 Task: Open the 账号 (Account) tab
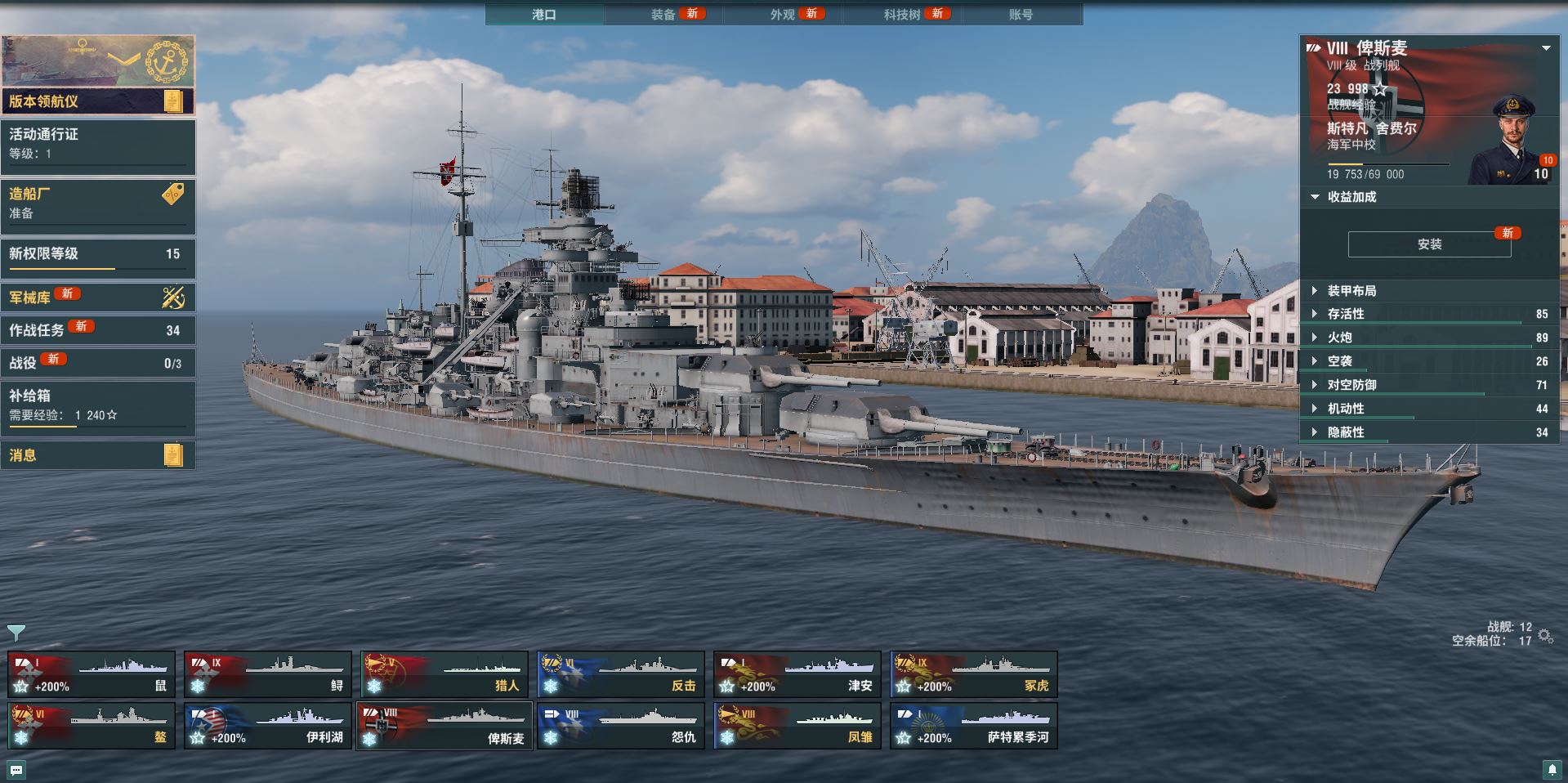click(x=1021, y=15)
